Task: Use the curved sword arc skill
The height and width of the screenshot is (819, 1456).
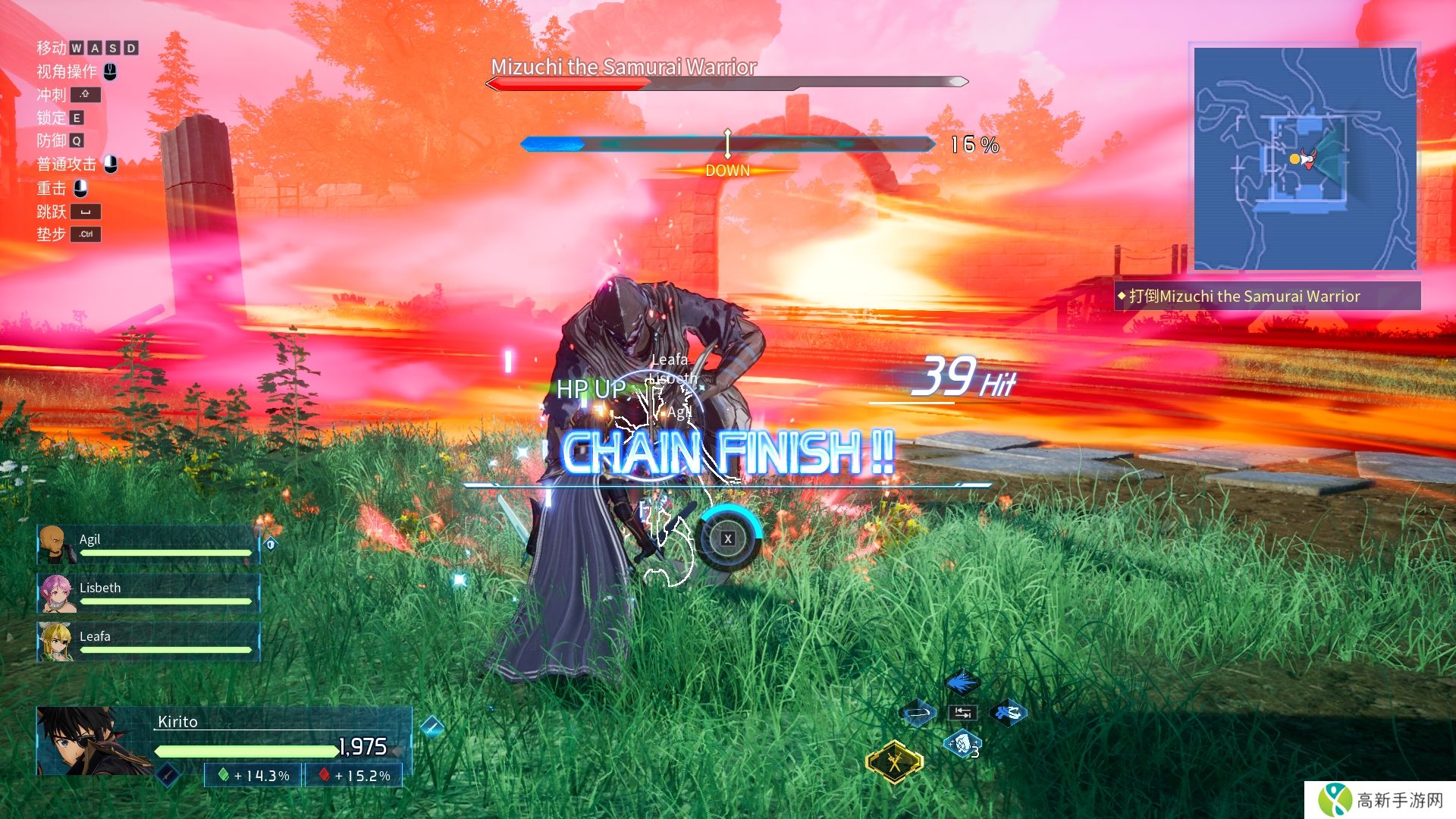Action: click(918, 713)
